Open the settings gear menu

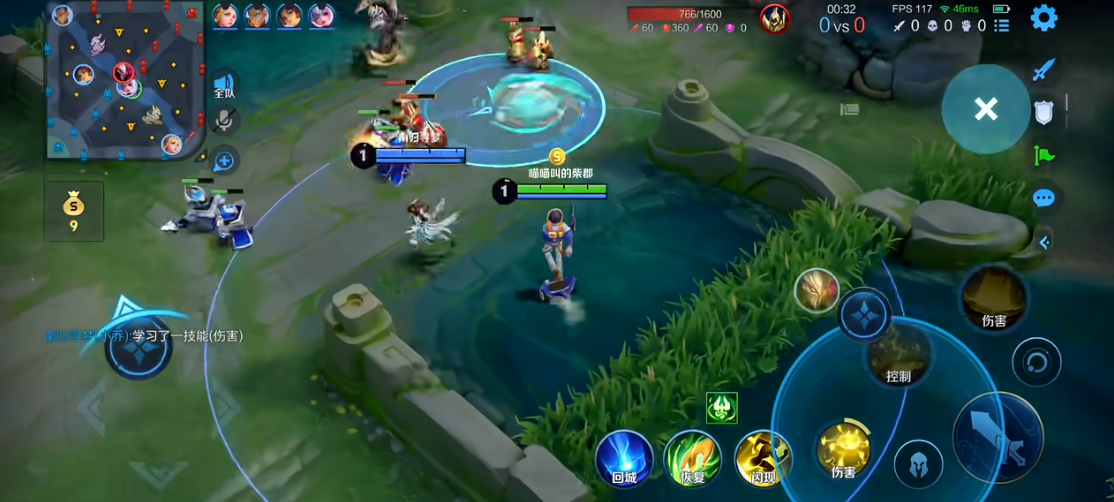pos(1044,18)
